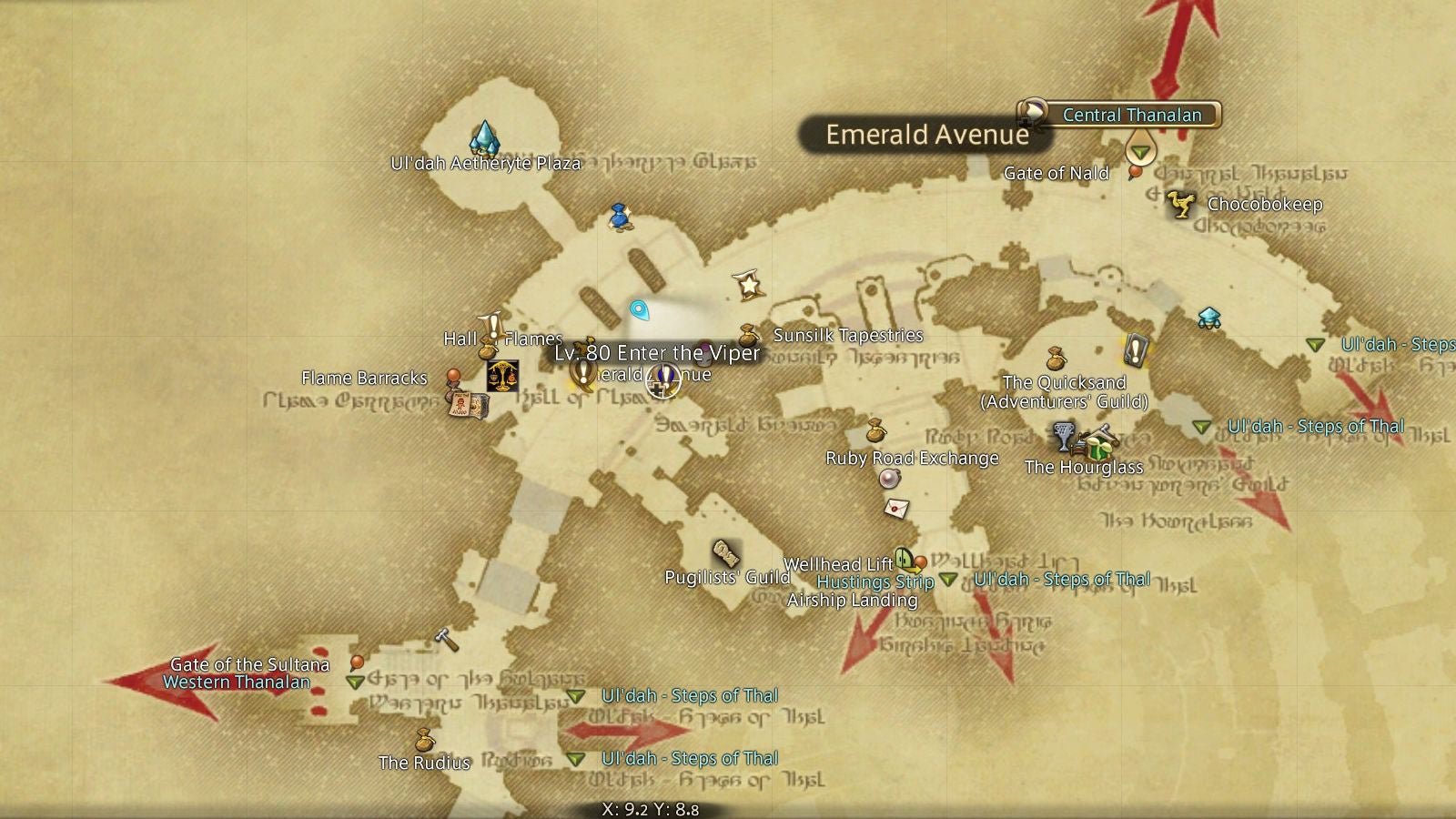Click the Sunsilk Tapestries merchant bag icon

(750, 335)
